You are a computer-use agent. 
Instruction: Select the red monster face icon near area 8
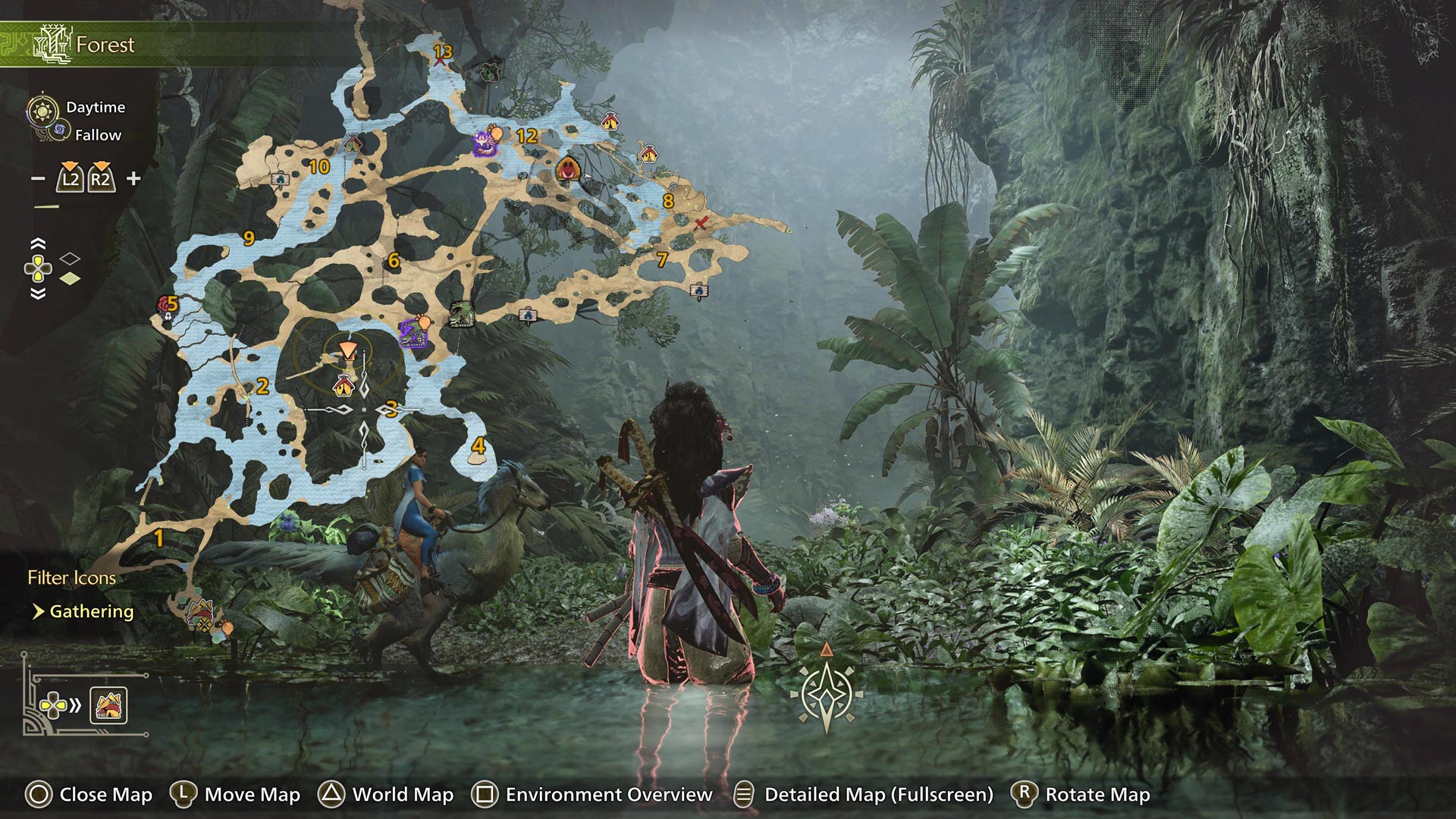point(567,170)
